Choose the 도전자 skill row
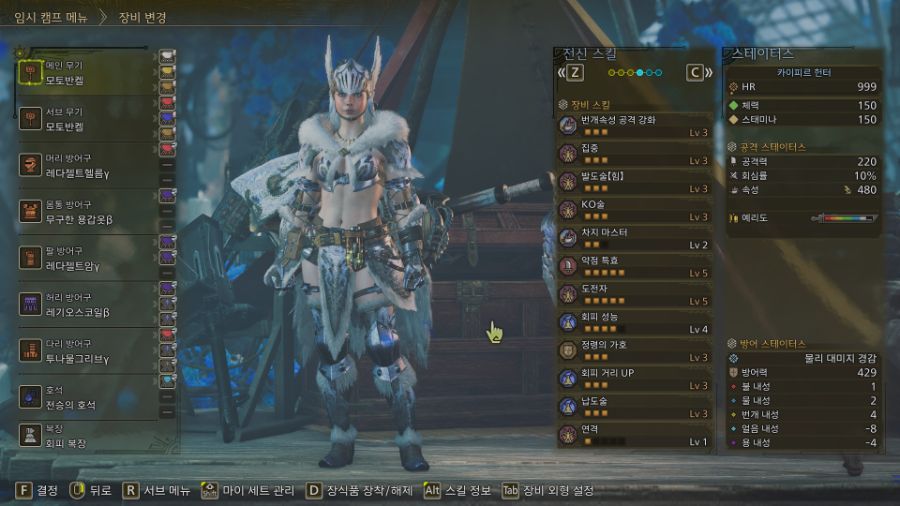 [635, 294]
